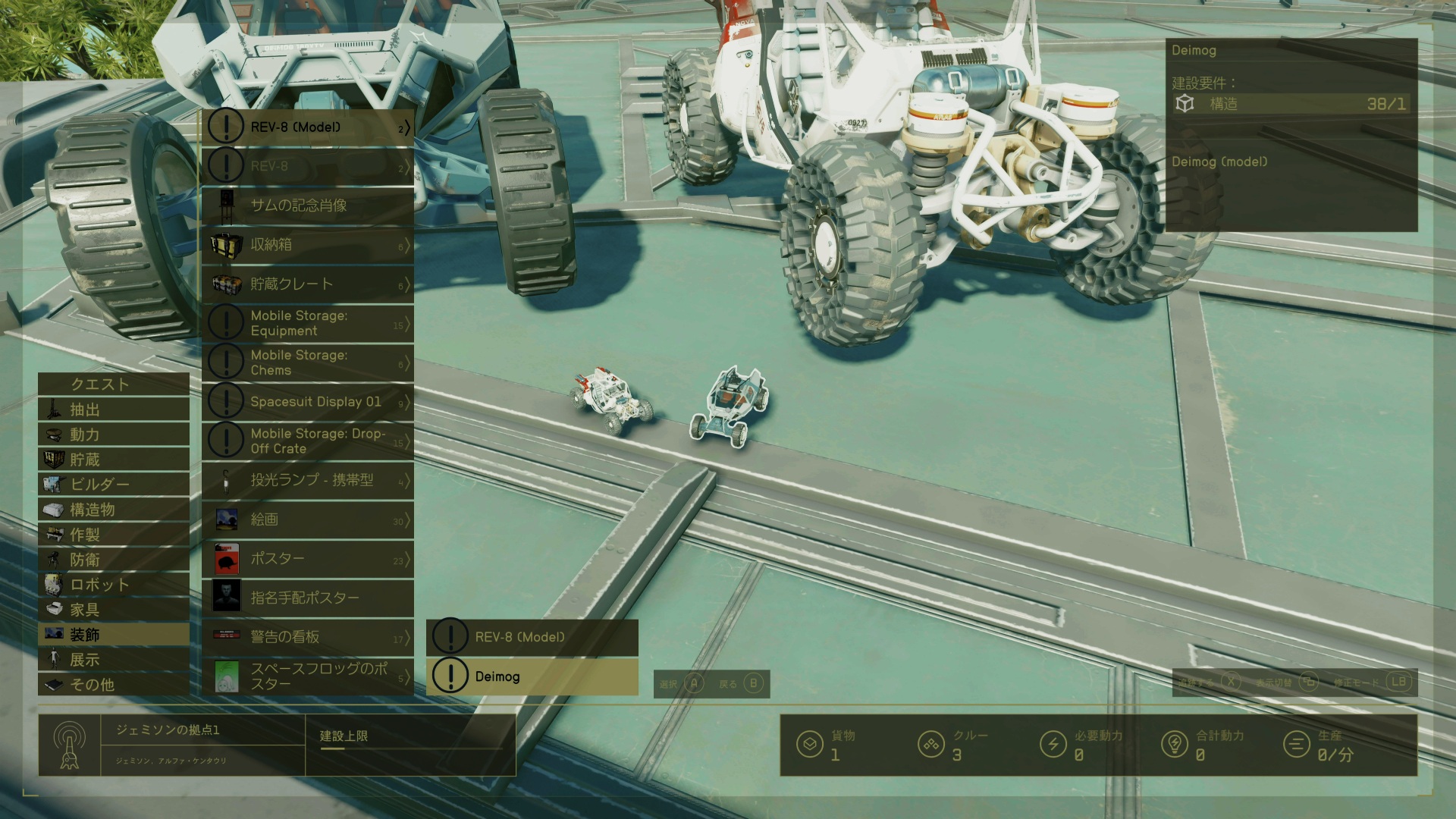
Task: Open the ビルダー category
Action: point(114,484)
